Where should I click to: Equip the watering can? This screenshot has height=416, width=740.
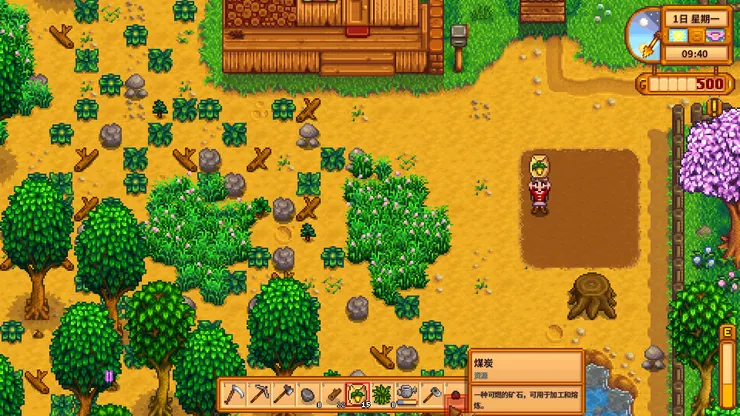407,394
